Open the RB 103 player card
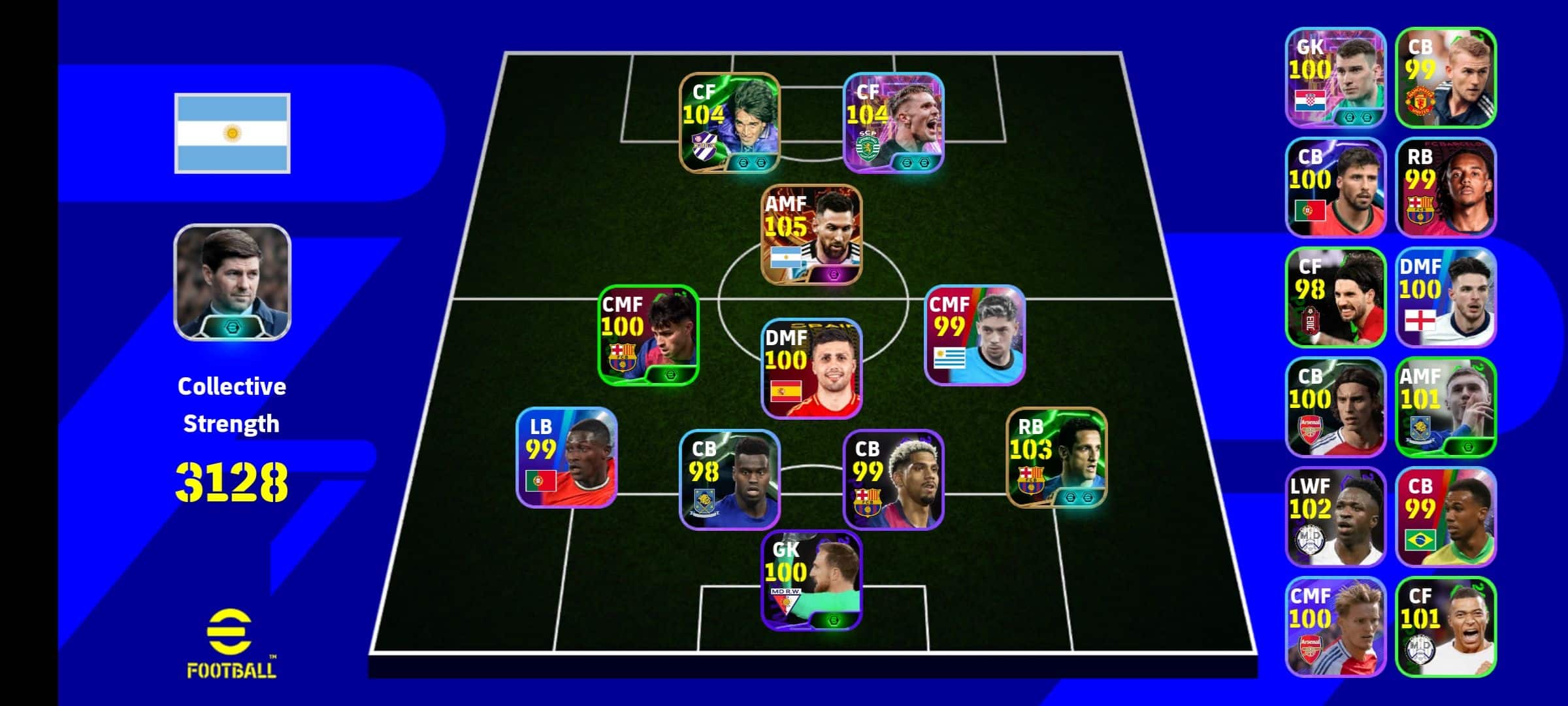 point(1056,458)
